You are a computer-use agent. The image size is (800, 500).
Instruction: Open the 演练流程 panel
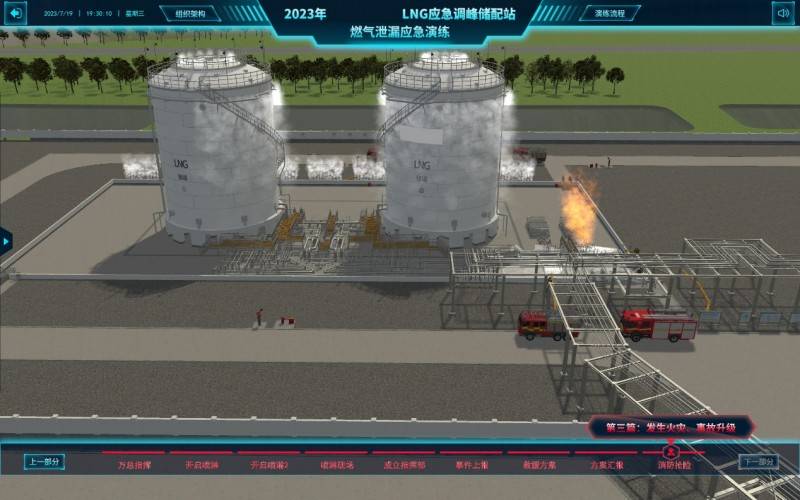(610, 14)
